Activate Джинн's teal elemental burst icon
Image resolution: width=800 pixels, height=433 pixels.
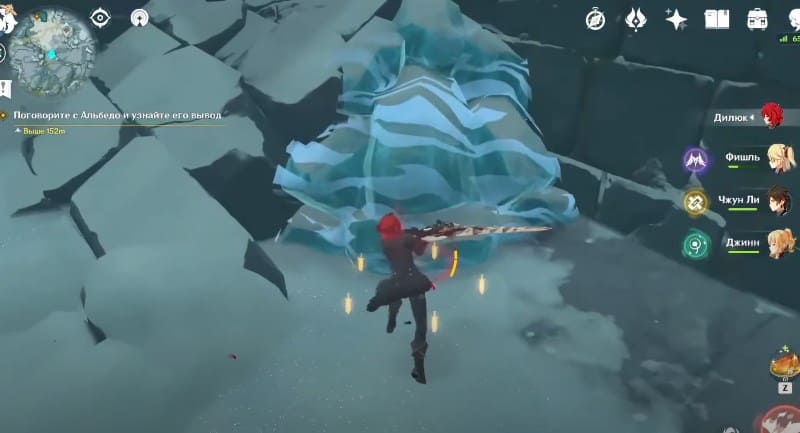click(x=696, y=243)
